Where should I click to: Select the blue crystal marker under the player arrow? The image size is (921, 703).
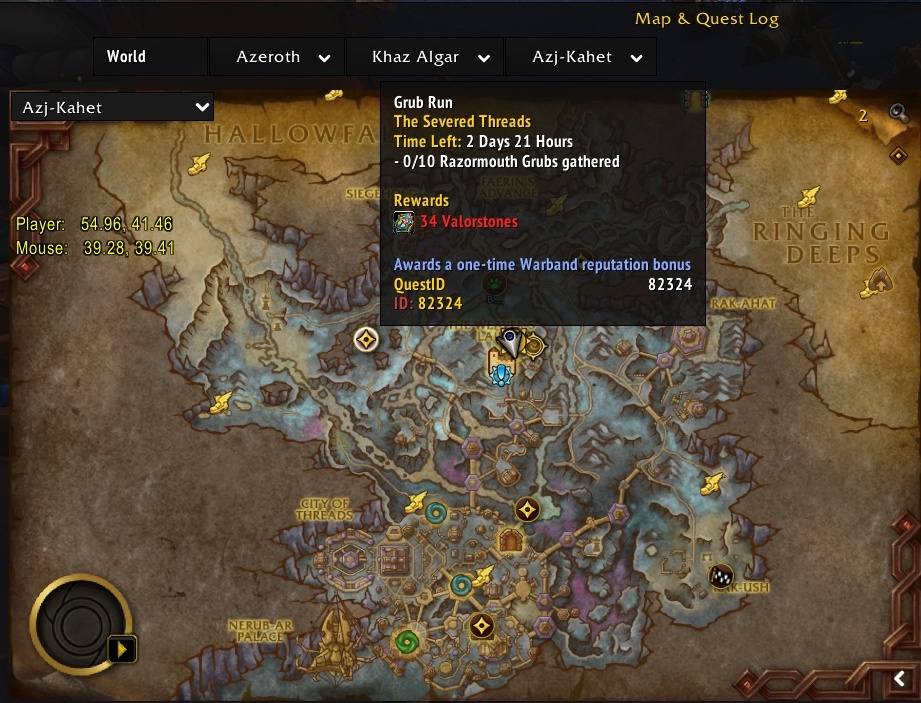[502, 375]
